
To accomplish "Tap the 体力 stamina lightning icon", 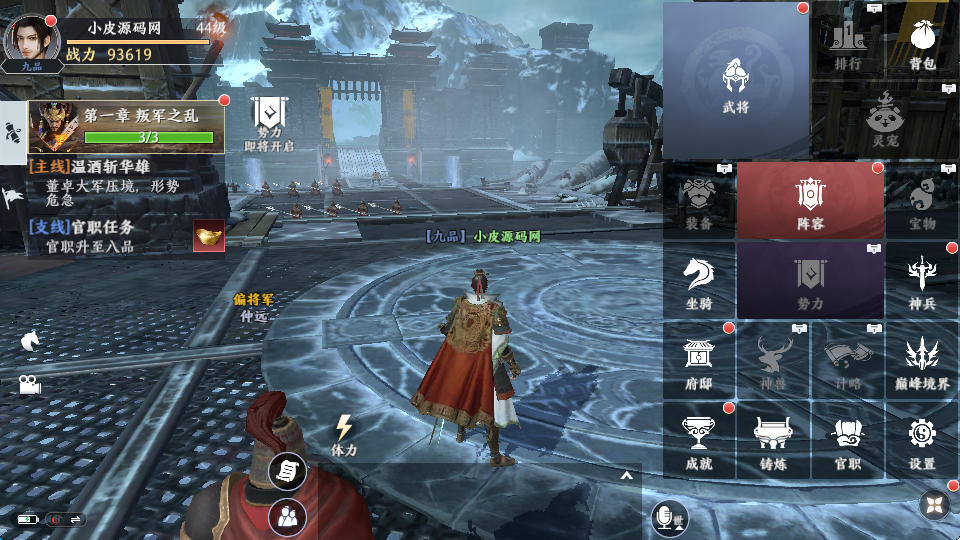I will pos(344,433).
